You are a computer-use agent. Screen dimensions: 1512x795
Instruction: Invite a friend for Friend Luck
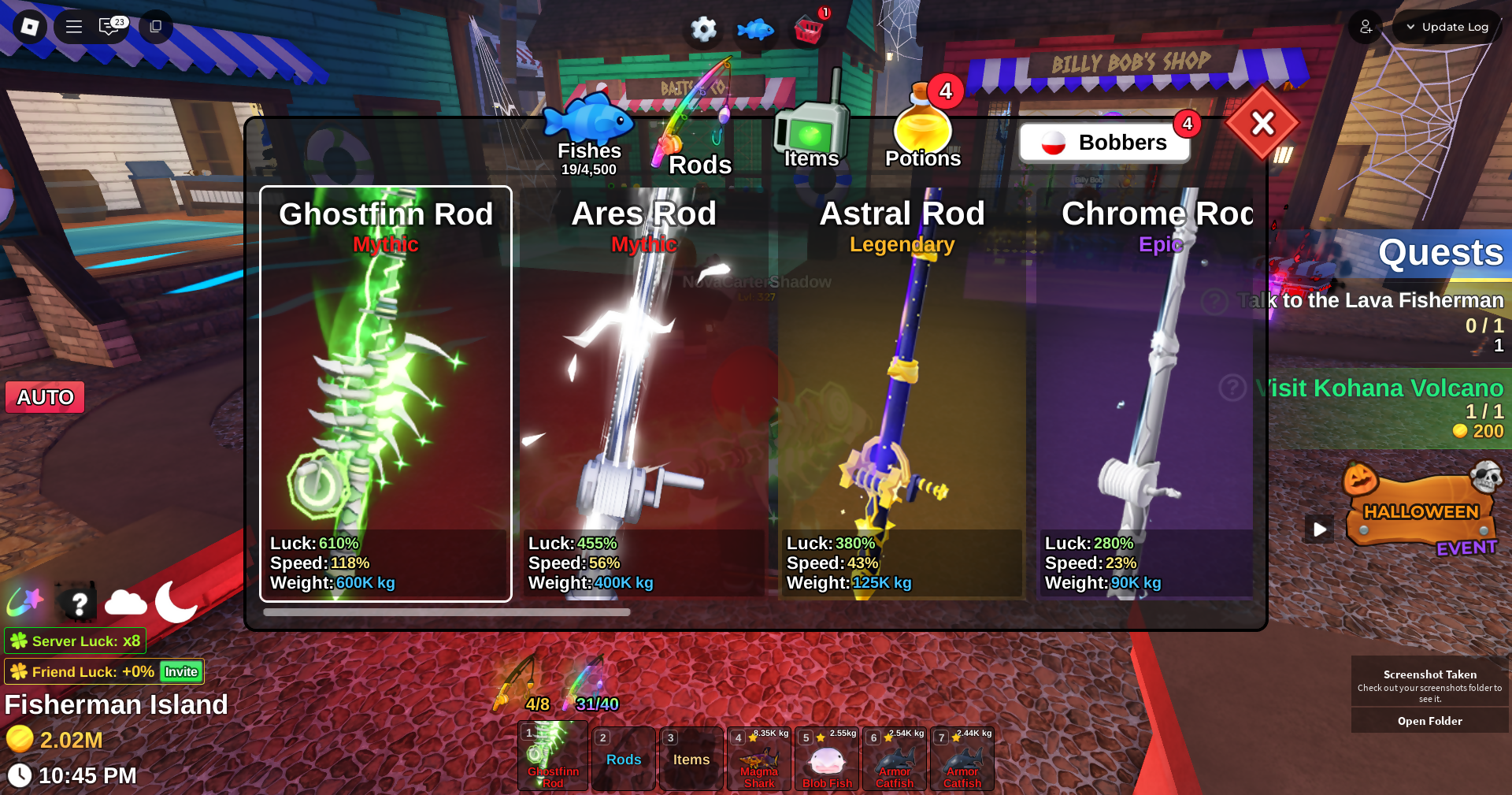[181, 671]
